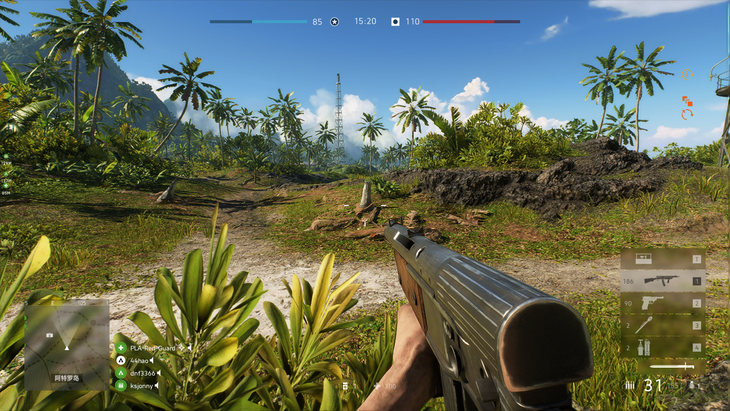Select the medical syringe and pouch slot

(x=661, y=347)
